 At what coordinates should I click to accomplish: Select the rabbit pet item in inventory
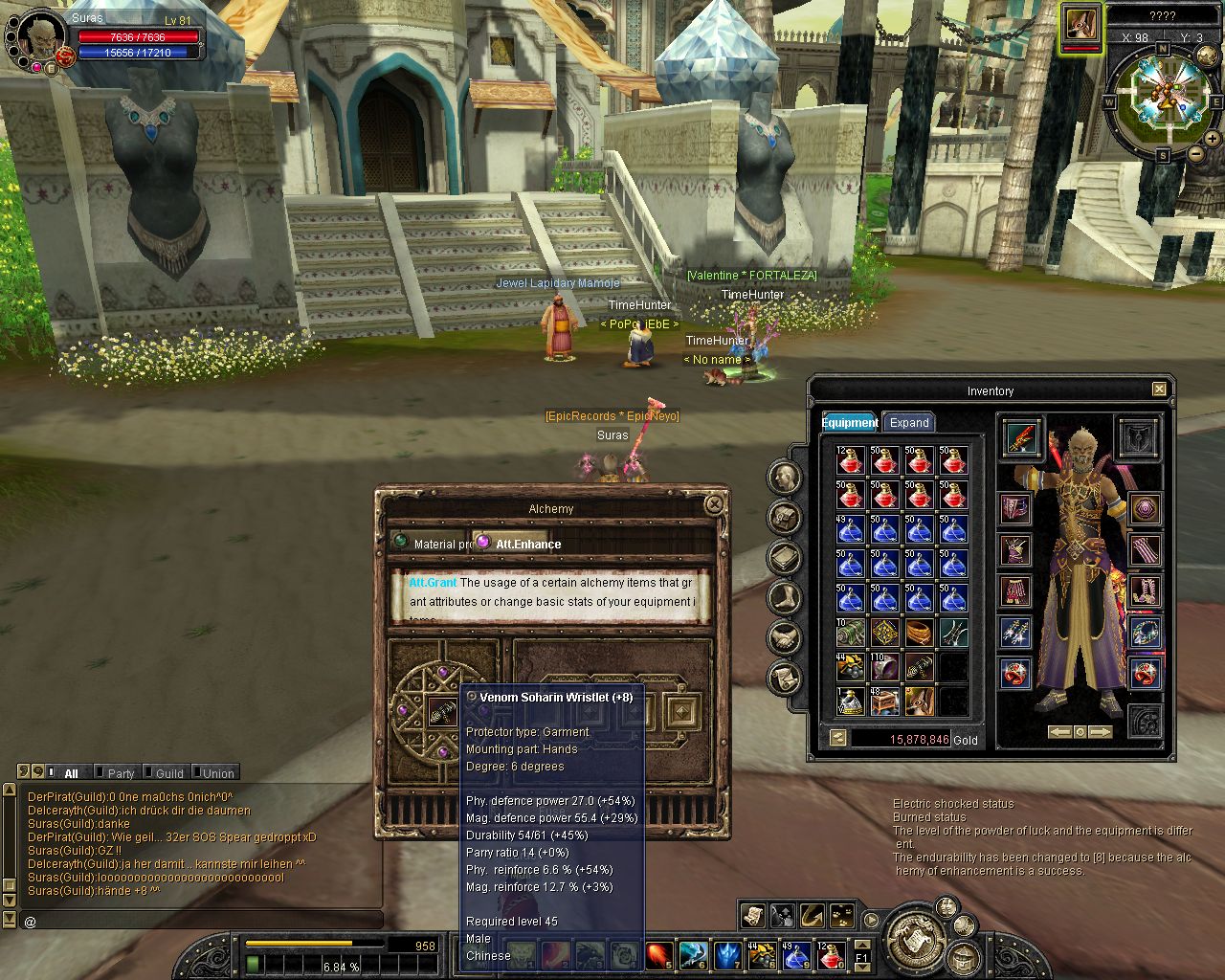click(x=919, y=702)
